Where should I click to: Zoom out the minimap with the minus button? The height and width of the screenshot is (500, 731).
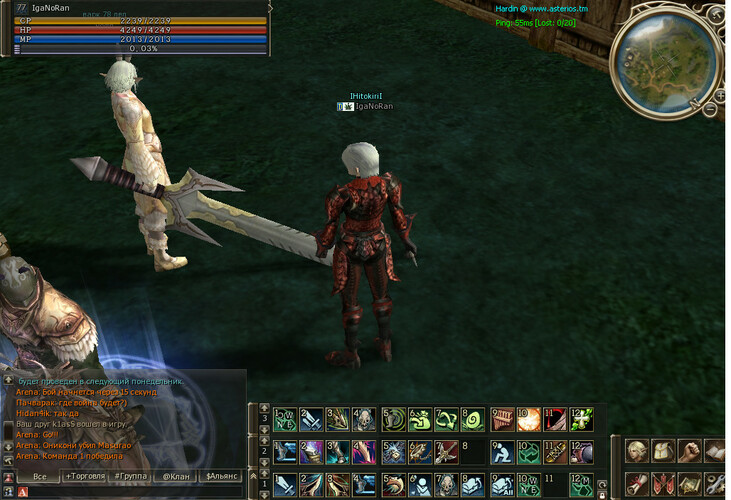(x=710, y=110)
